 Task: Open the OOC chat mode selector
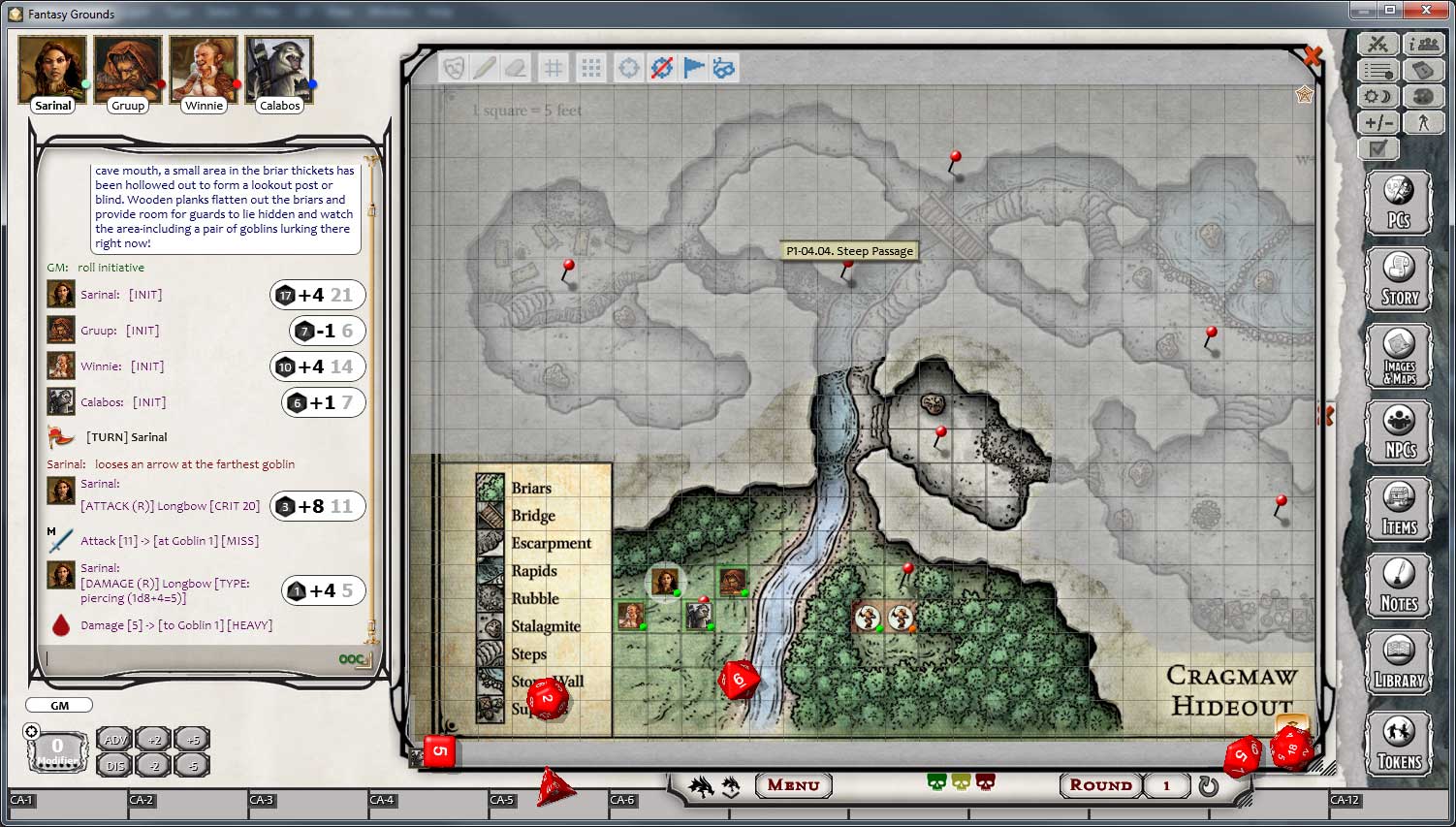pos(353,660)
